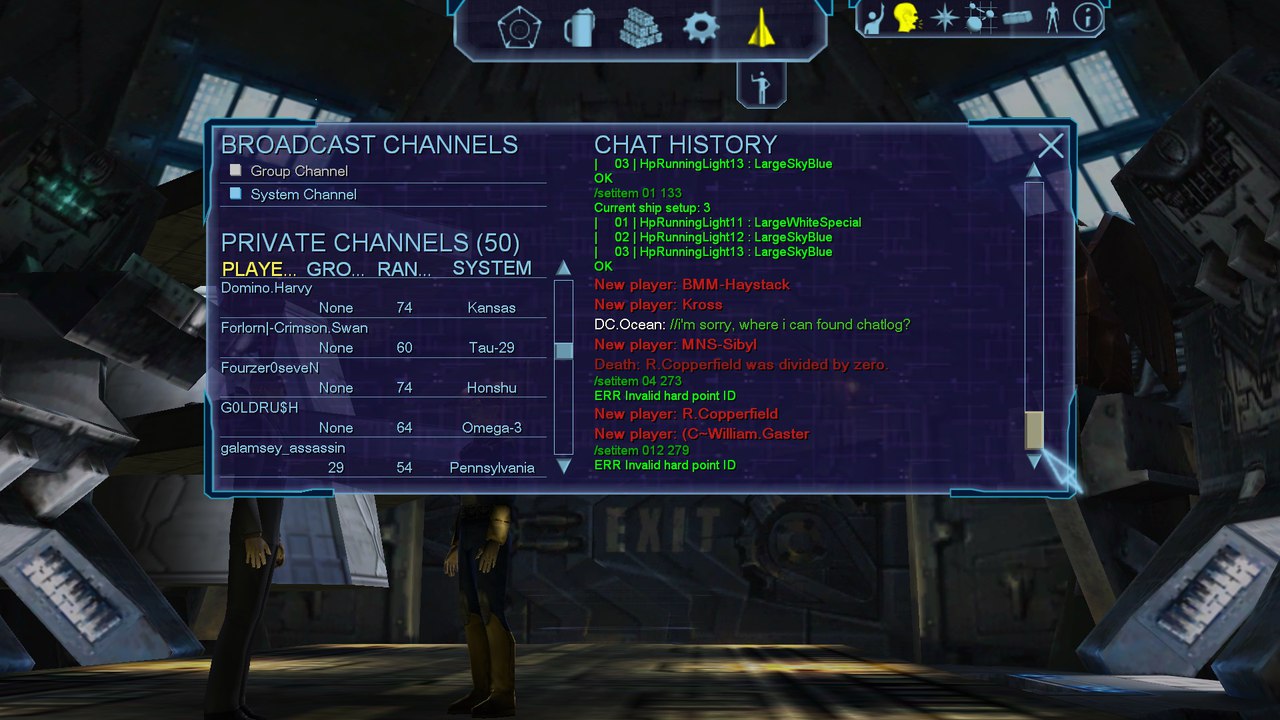Click the player list's down arrow
1280x720 pixels.
coord(563,466)
